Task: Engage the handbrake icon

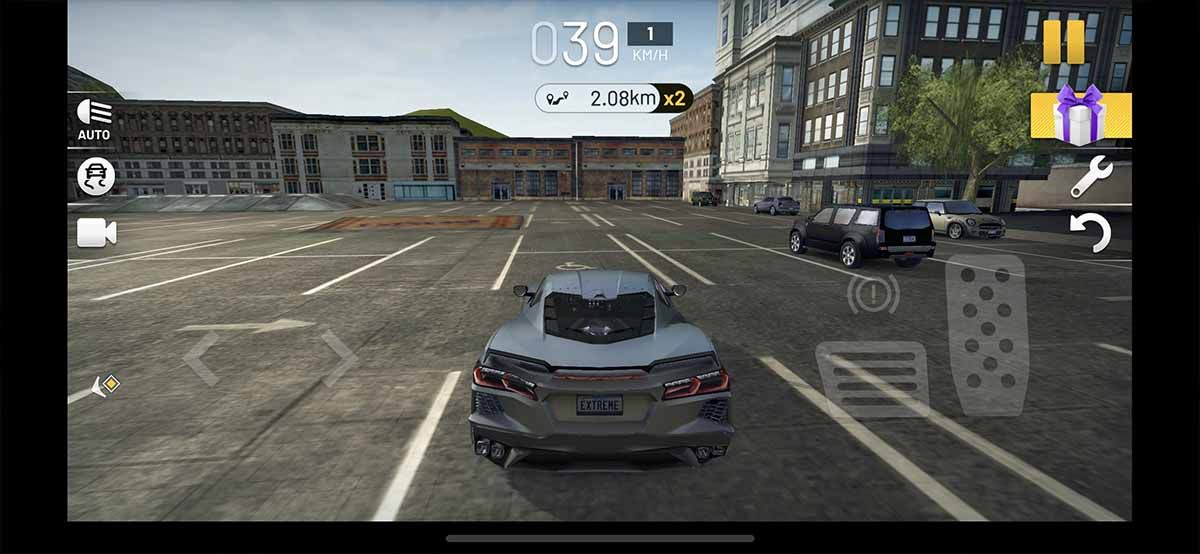Action: point(873,294)
